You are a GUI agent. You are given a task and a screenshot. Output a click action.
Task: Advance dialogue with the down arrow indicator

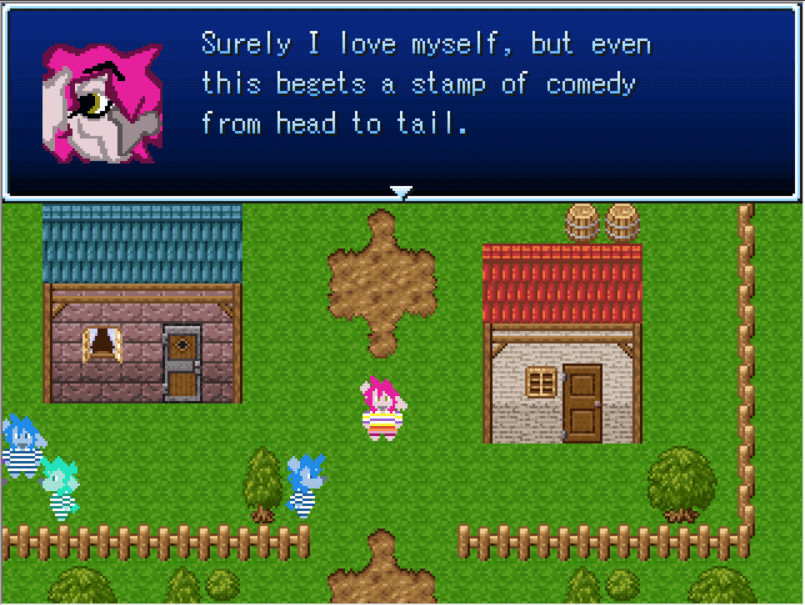coord(401,192)
